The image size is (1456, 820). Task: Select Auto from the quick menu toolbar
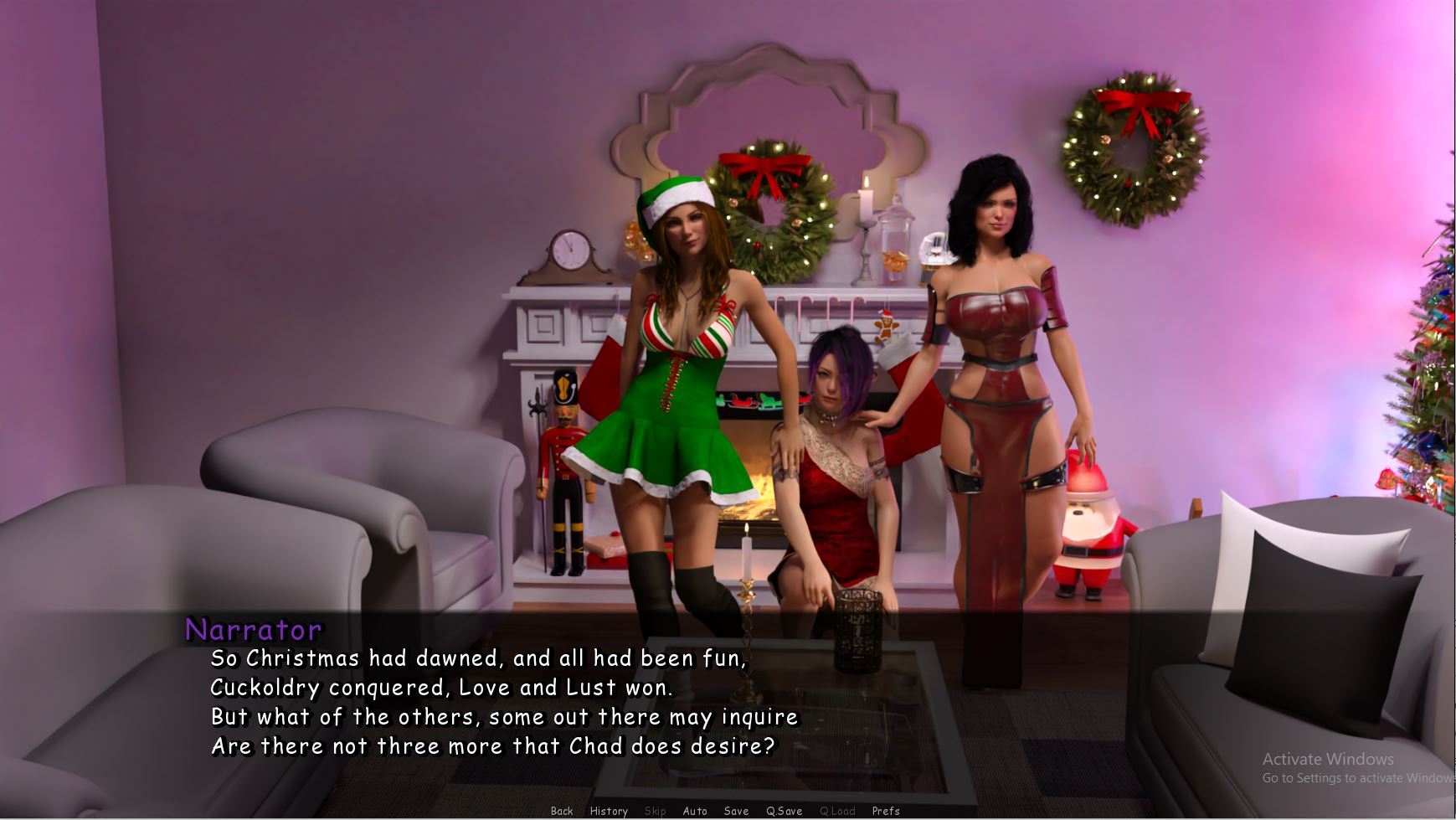(x=694, y=811)
